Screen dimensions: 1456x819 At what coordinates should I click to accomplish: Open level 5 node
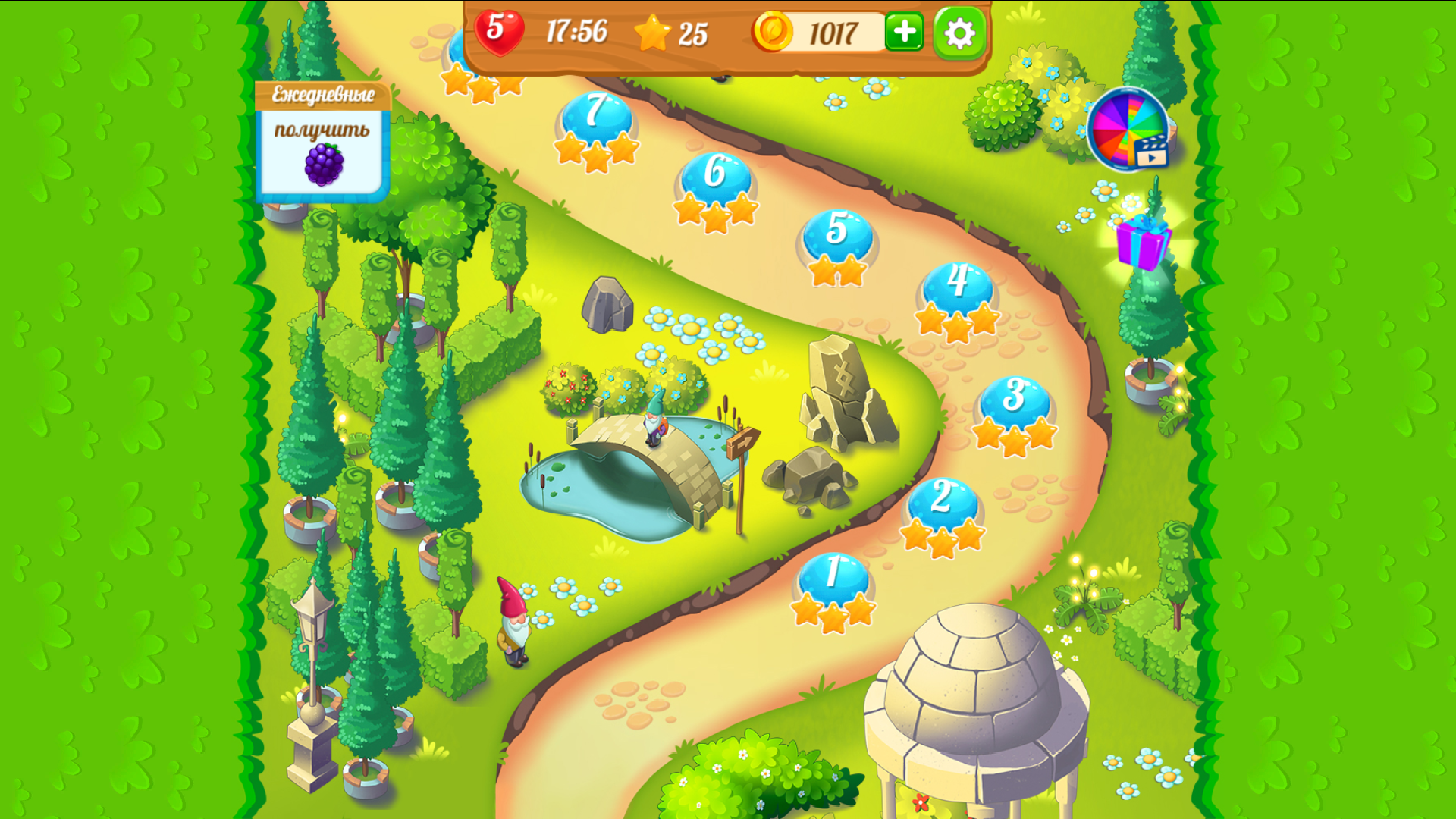tap(838, 231)
